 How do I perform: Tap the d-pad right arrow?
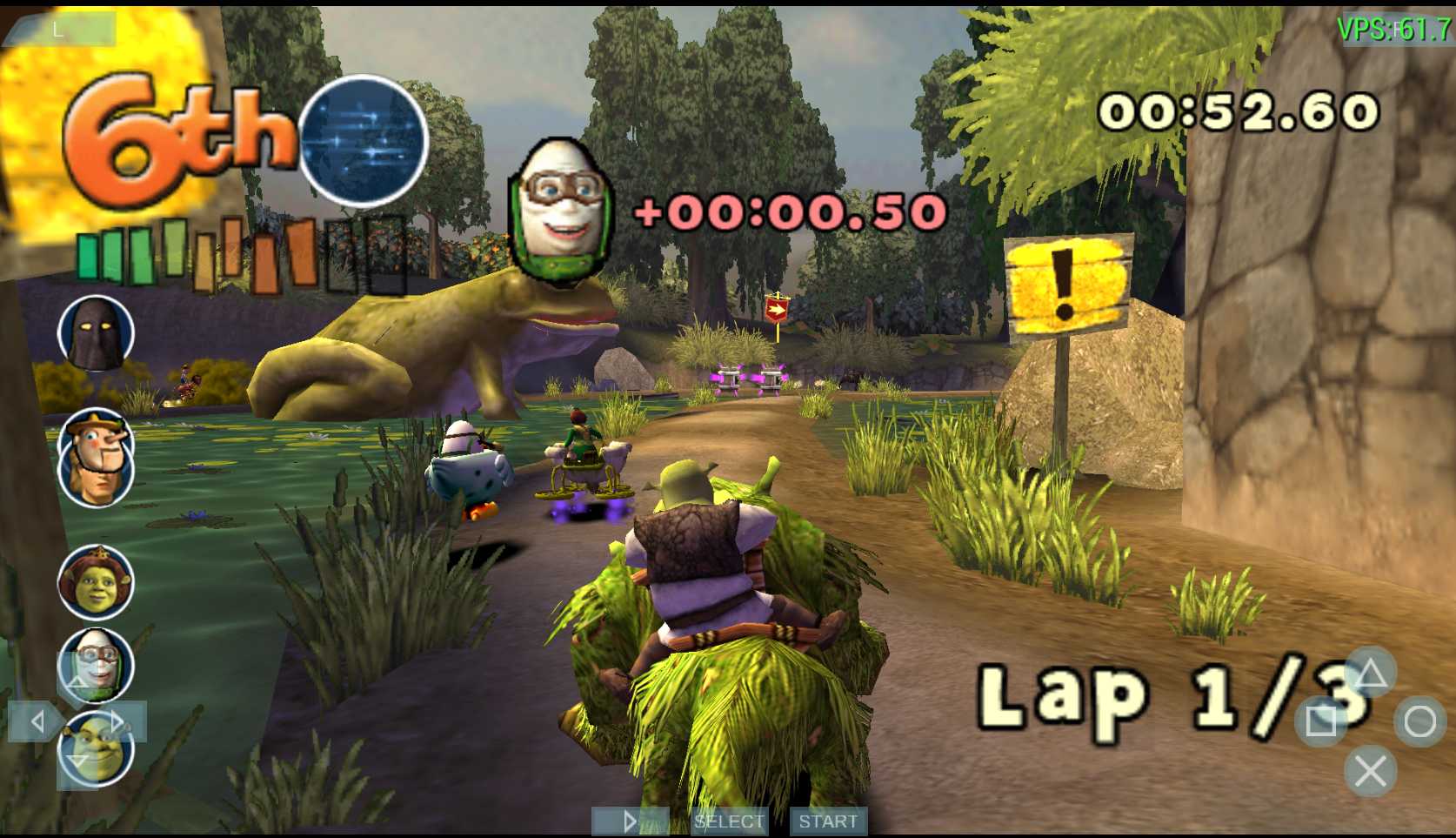point(118,721)
